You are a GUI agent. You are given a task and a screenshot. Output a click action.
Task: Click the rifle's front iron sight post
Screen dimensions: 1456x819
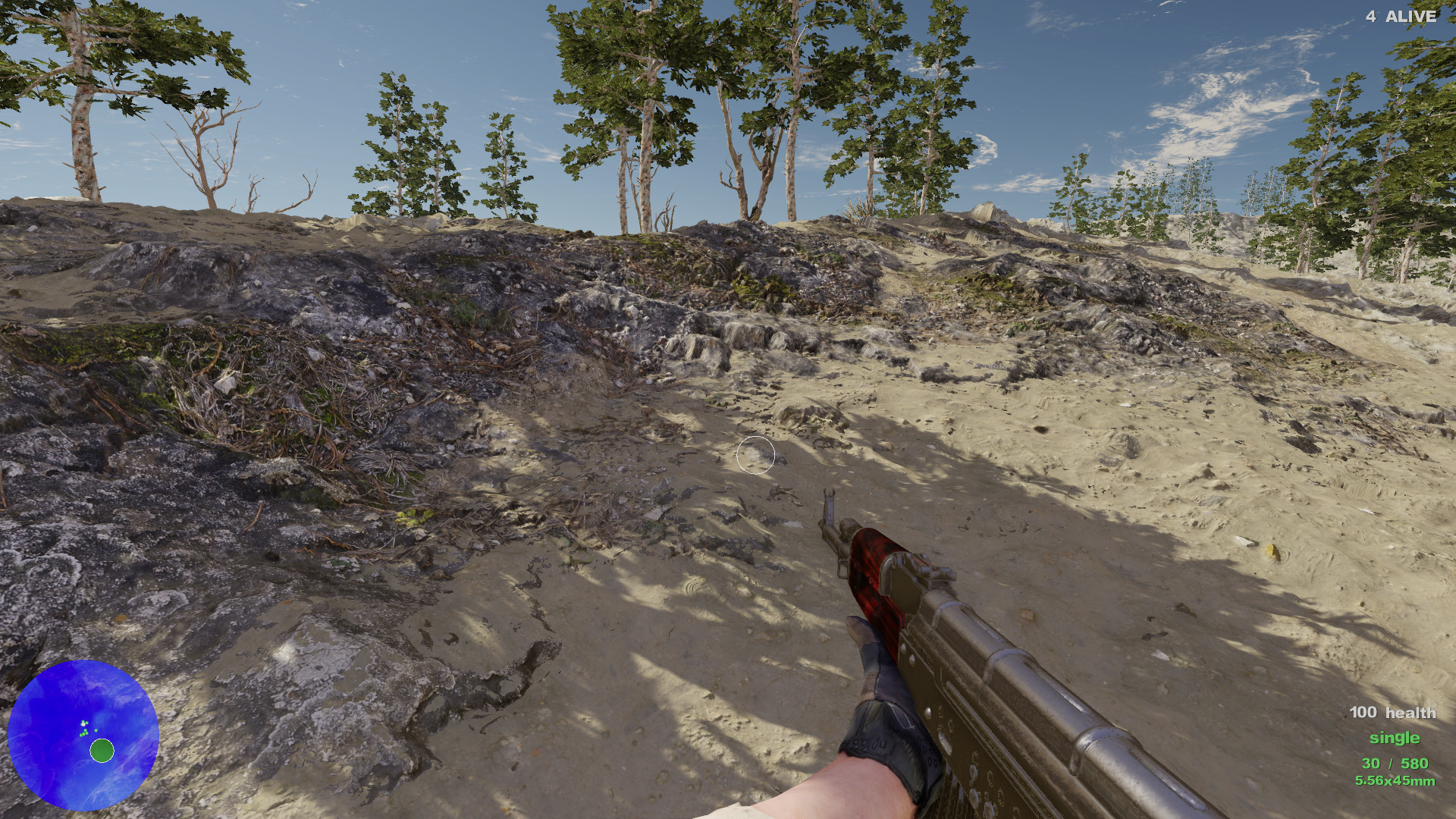pyautogui.click(x=828, y=500)
